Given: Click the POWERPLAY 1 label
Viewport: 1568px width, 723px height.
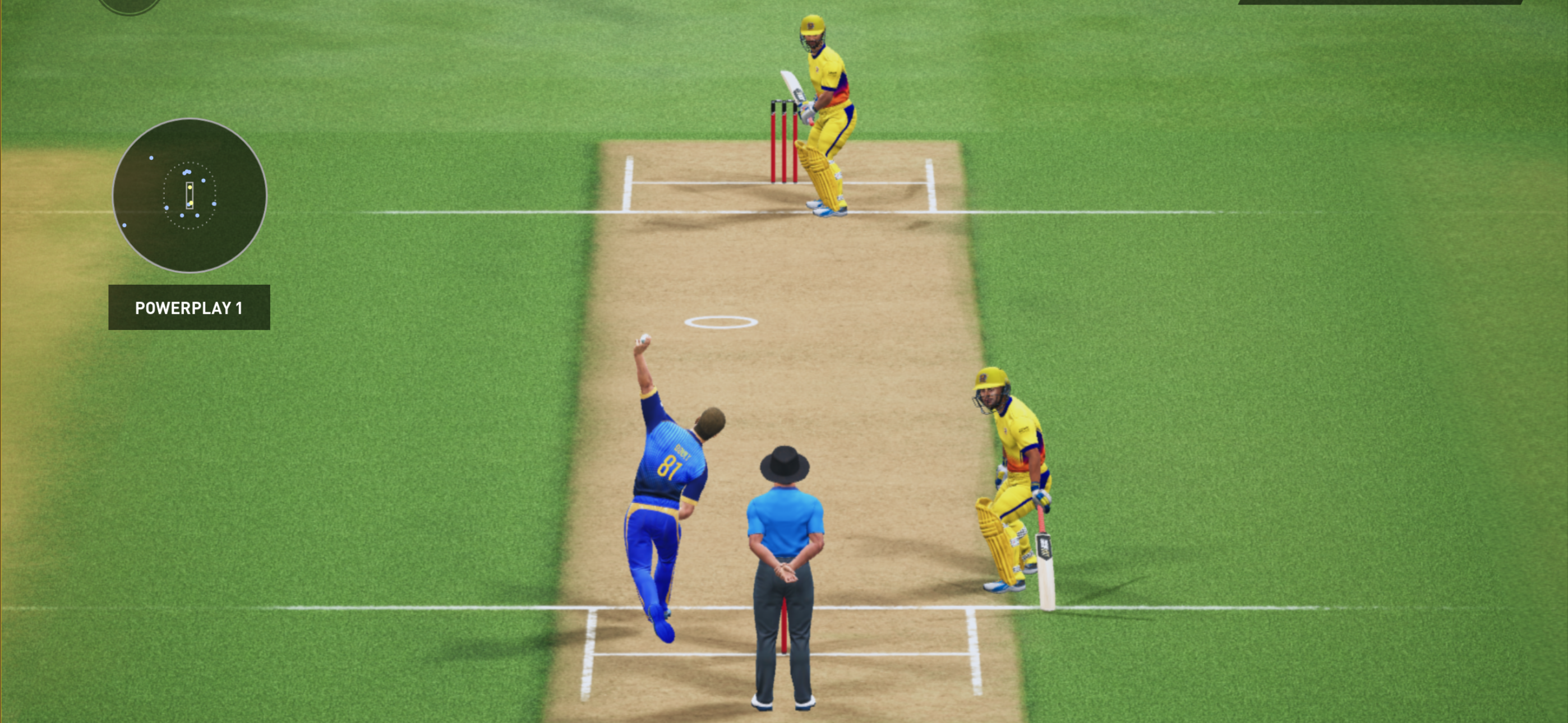Looking at the screenshot, I should (x=188, y=307).
